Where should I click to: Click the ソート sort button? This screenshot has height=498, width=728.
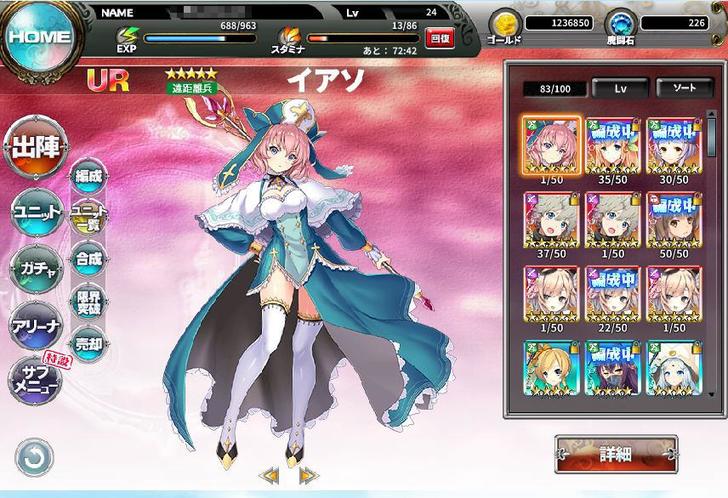(684, 88)
